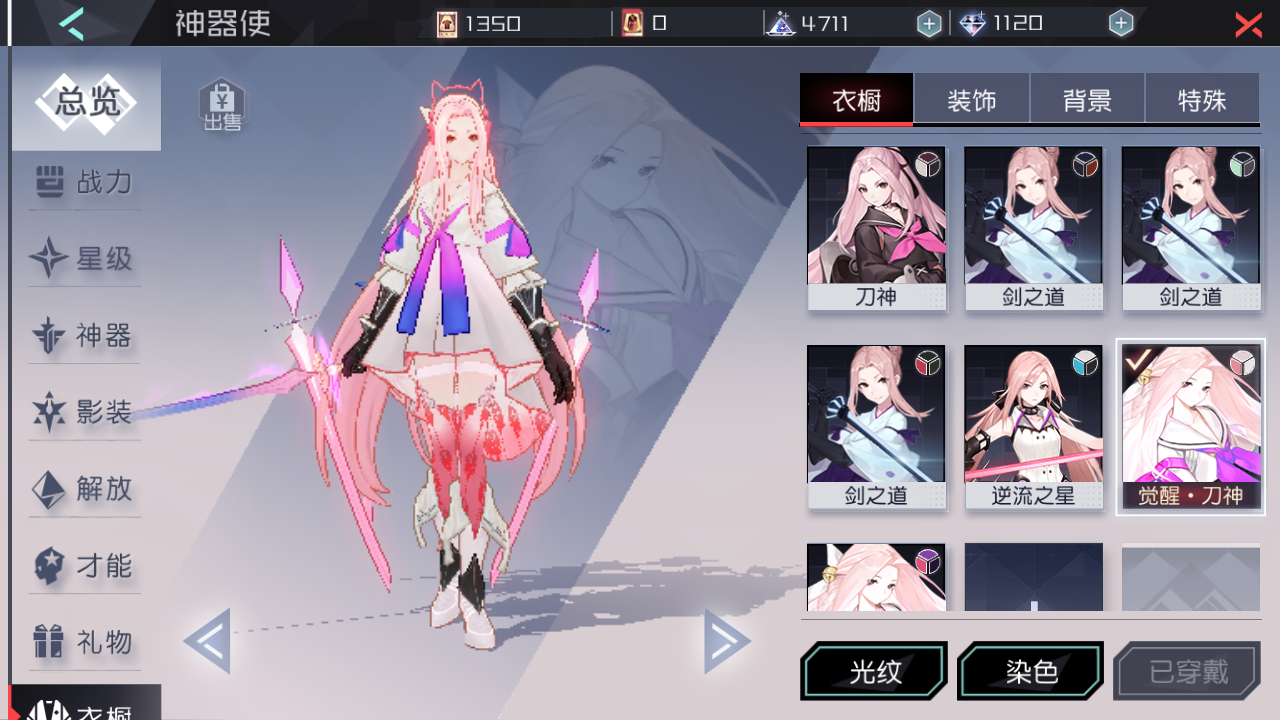Select the 解放 sidebar icon
Screen dimensions: 1280x720
pyautogui.click(x=85, y=489)
